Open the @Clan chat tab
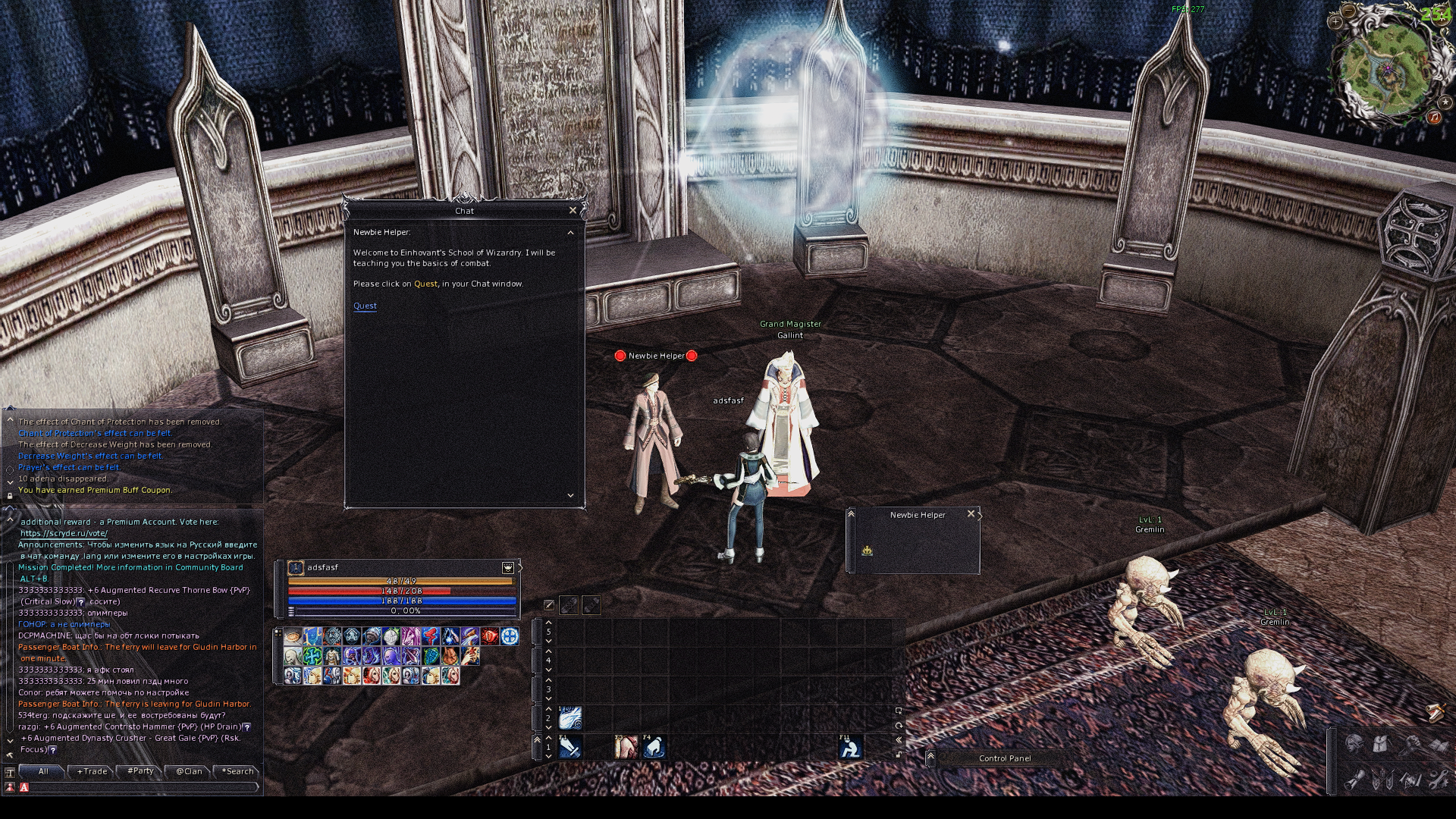This screenshot has height=819, width=1456. point(189,771)
